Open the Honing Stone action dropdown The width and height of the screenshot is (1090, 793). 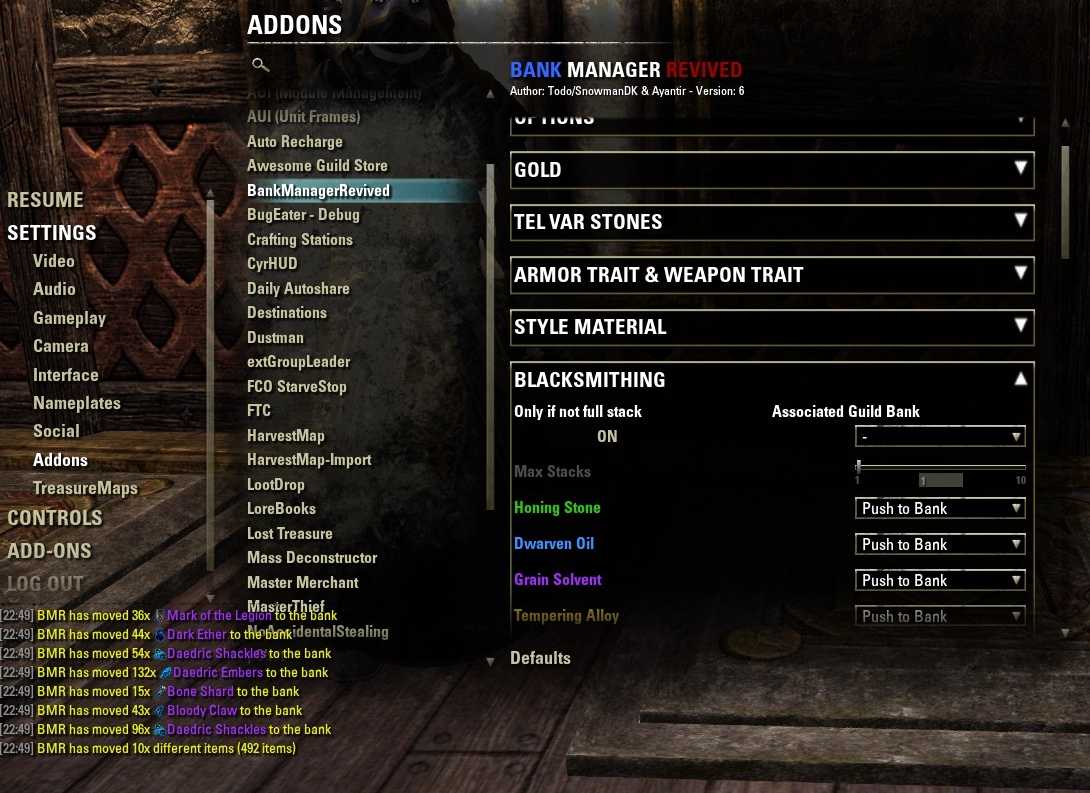(940, 509)
